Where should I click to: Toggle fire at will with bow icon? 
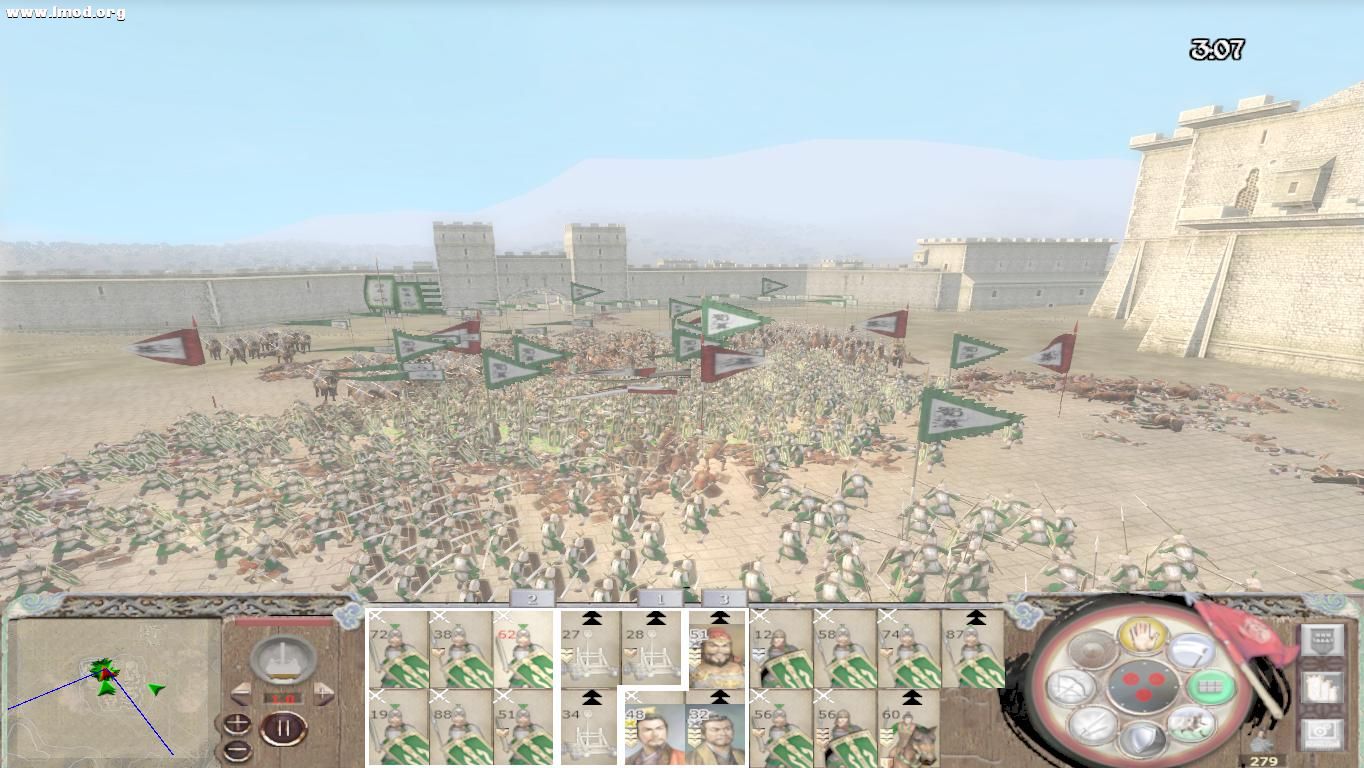pyautogui.click(x=1071, y=689)
